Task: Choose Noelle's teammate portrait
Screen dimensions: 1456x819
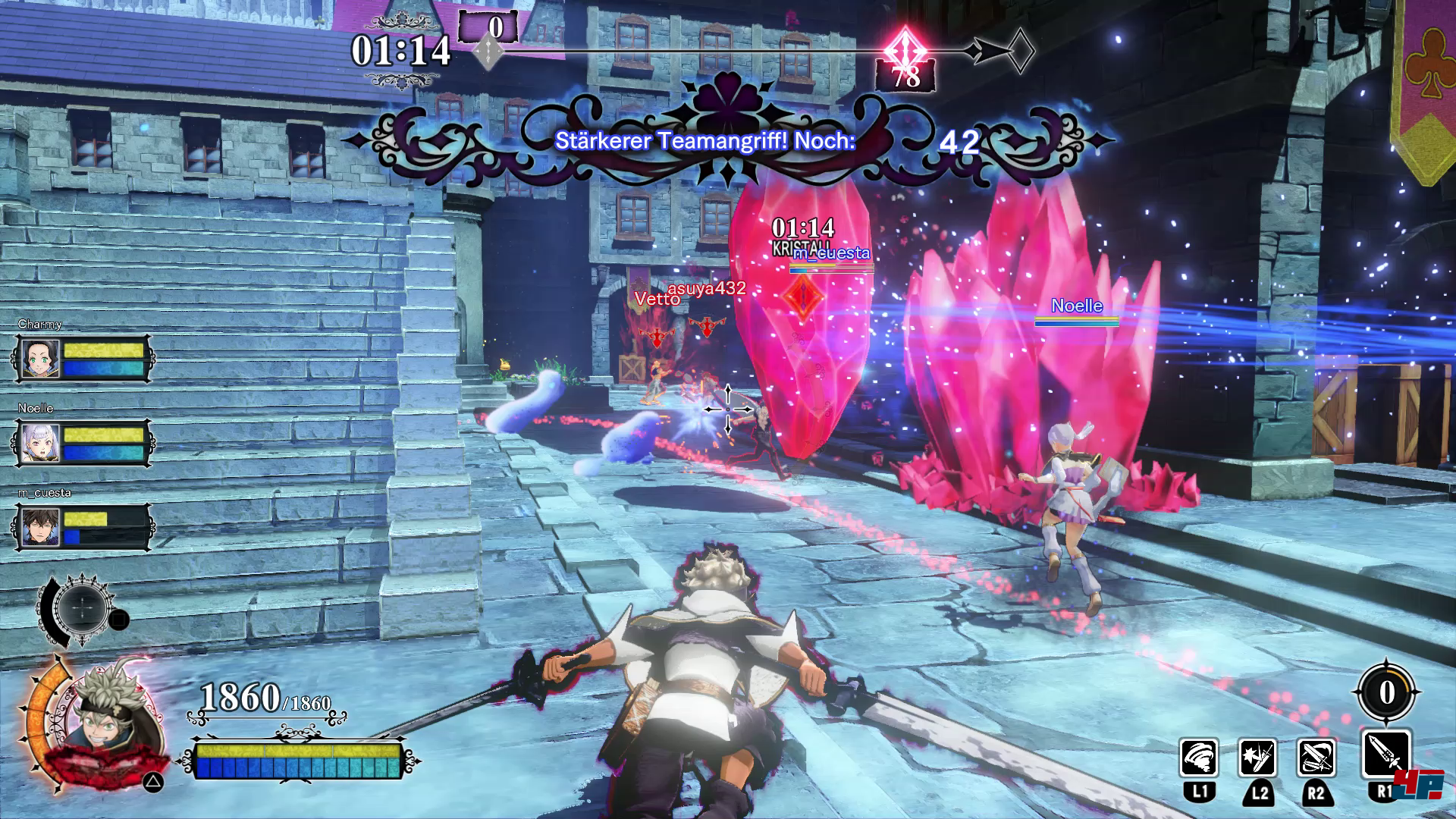Action: coord(40,443)
